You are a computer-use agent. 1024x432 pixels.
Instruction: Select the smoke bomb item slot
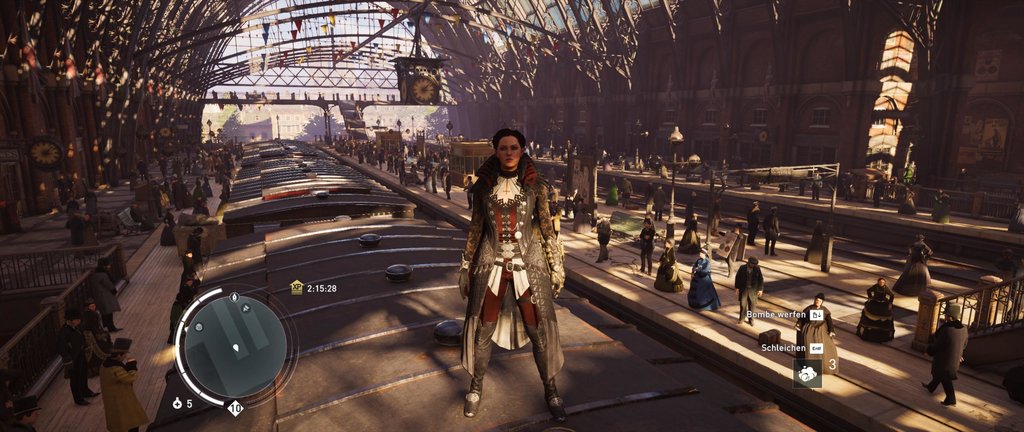click(807, 372)
